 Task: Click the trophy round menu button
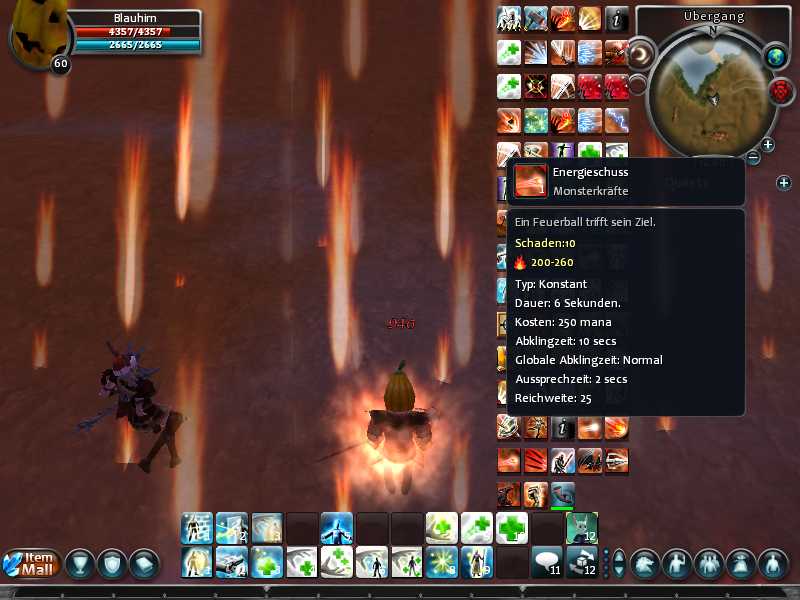pos(80,563)
